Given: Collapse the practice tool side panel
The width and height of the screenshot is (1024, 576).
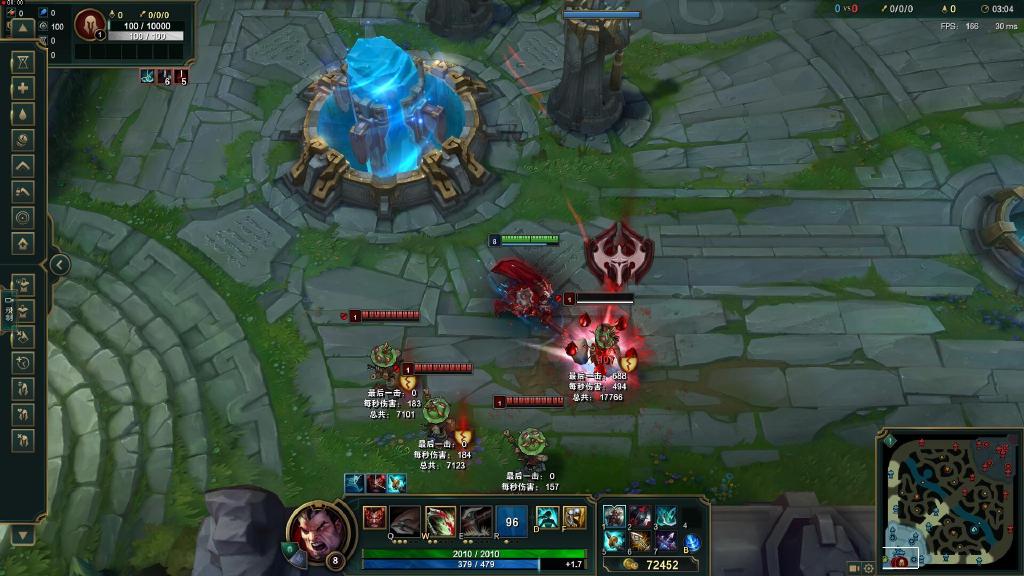Looking at the screenshot, I should [60, 265].
